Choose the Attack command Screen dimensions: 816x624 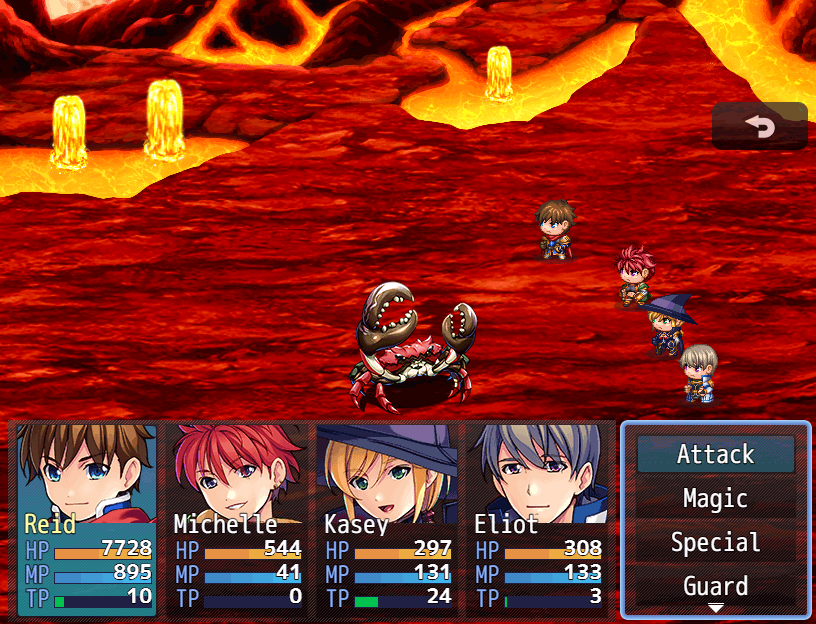pos(715,454)
